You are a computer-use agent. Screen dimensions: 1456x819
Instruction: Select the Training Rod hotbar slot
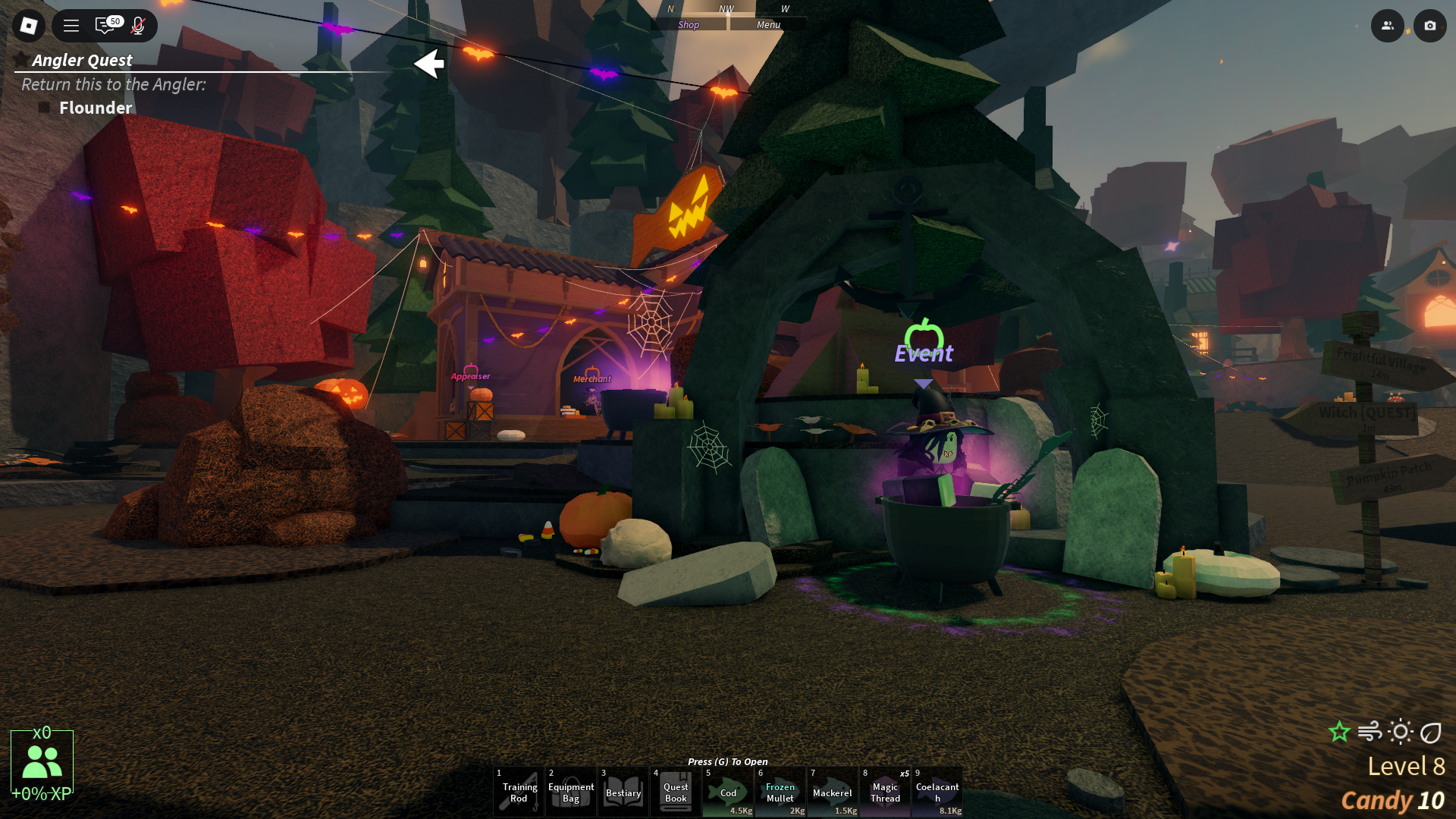pos(519,792)
